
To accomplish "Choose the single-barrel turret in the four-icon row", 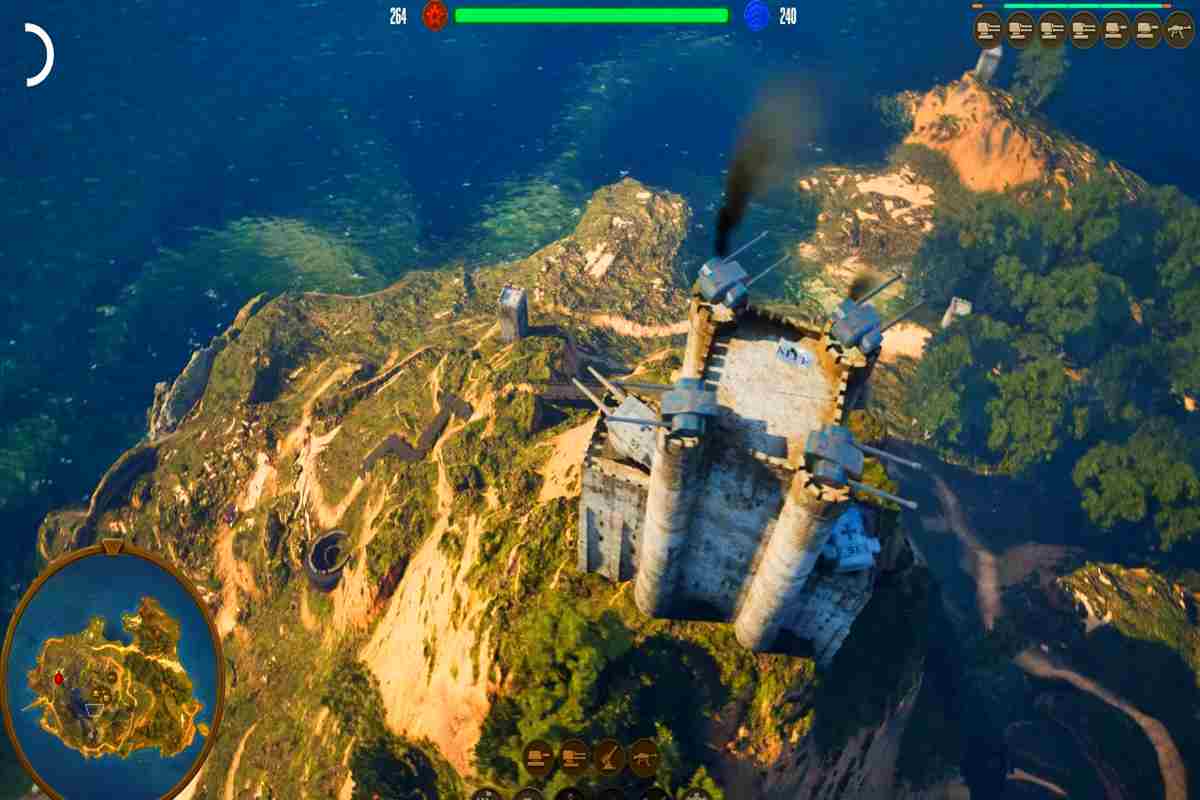I will point(538,756).
